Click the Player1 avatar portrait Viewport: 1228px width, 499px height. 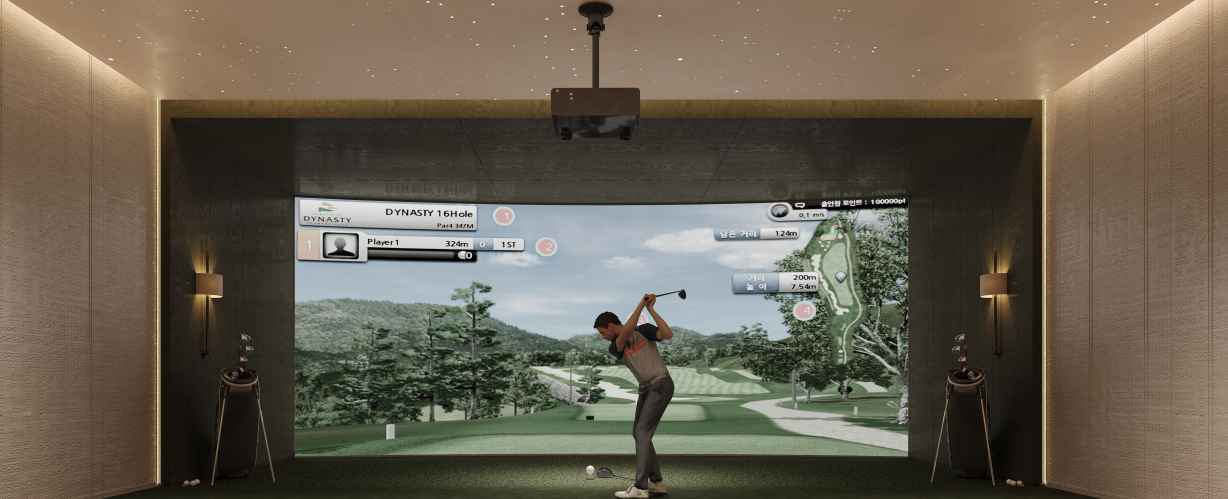click(x=340, y=247)
